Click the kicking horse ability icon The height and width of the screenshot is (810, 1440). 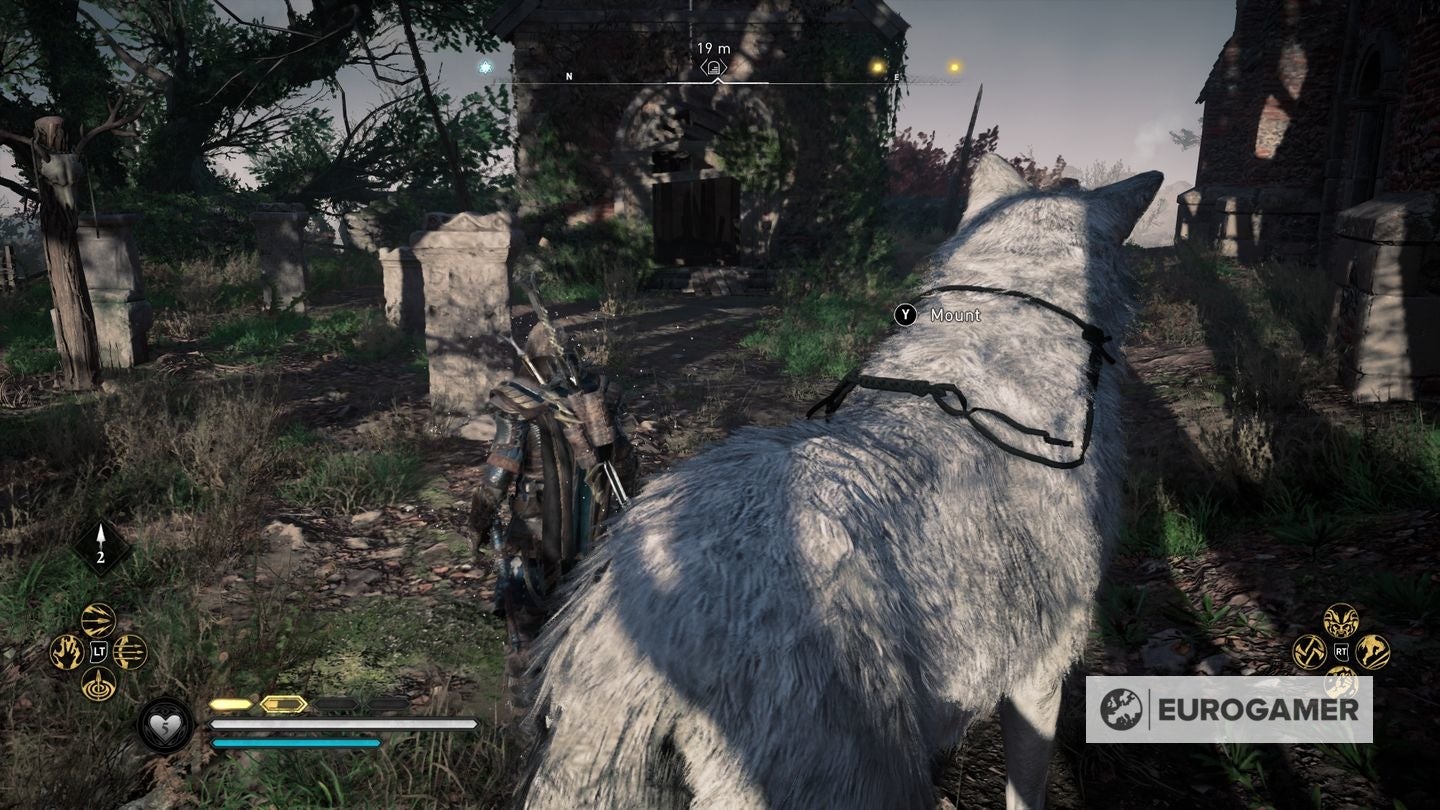1371,650
